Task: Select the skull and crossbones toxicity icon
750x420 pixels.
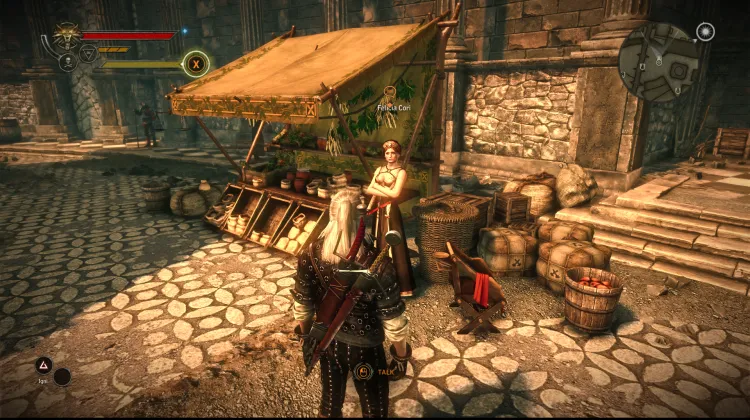Action: tap(66, 61)
